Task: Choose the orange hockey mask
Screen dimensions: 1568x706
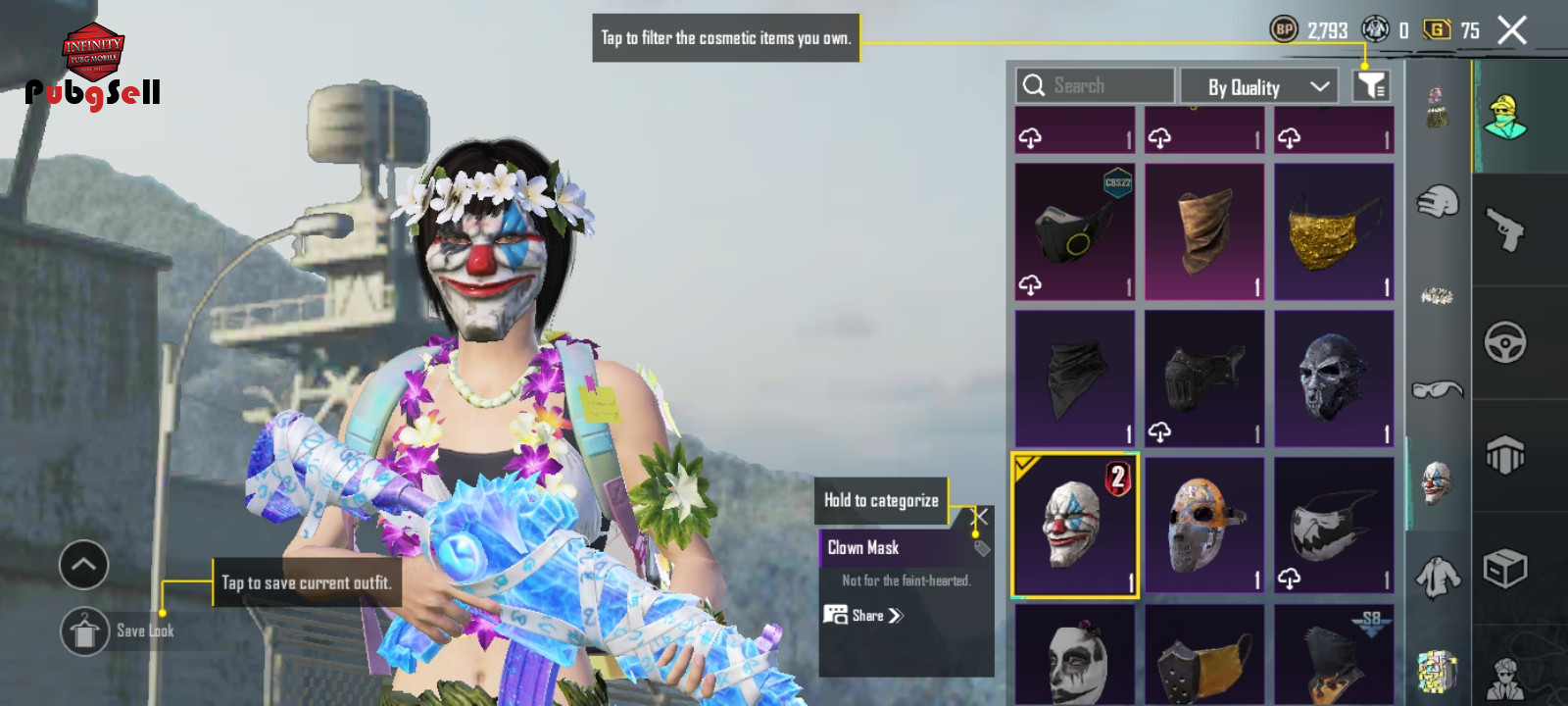Action: [1204, 525]
